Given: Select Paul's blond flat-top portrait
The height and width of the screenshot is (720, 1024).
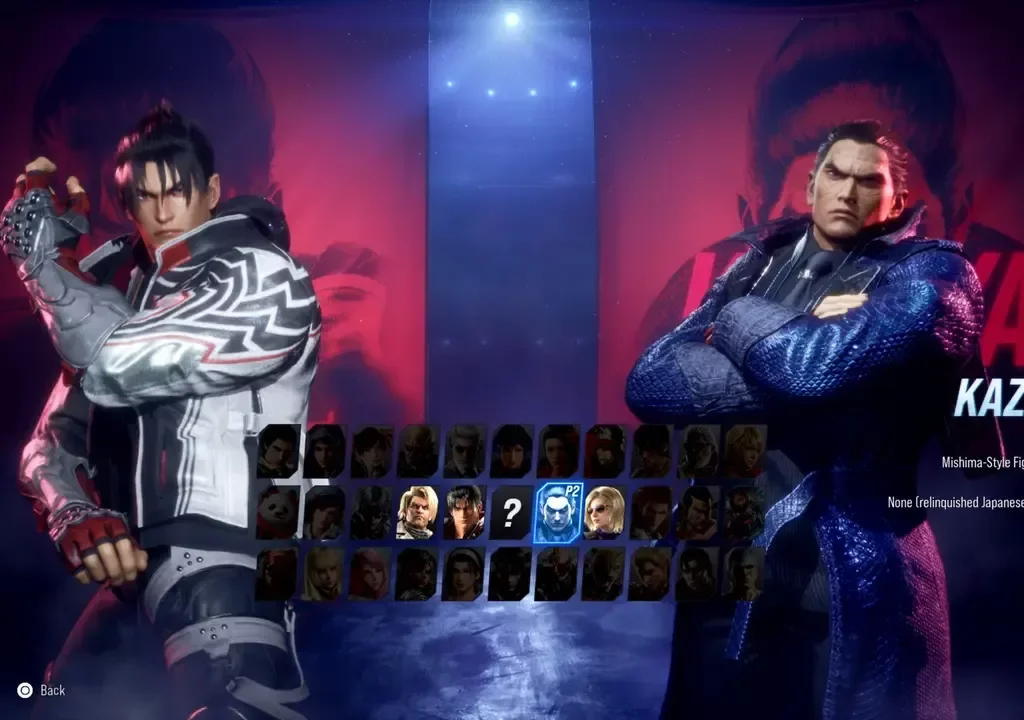Looking at the screenshot, I should [418, 512].
